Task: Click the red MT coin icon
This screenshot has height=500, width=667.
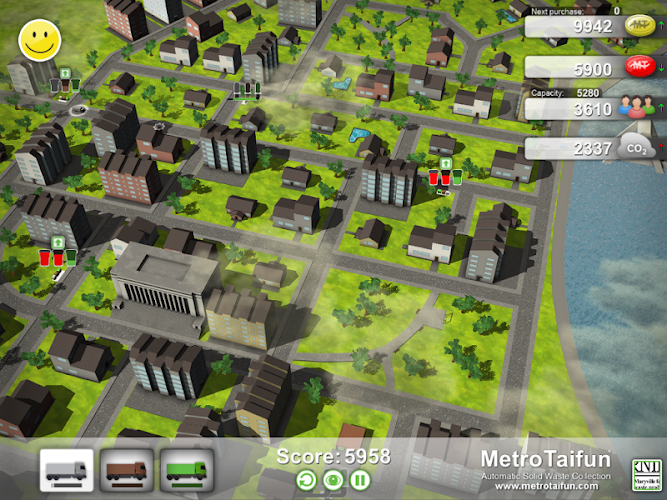Action: tap(638, 69)
